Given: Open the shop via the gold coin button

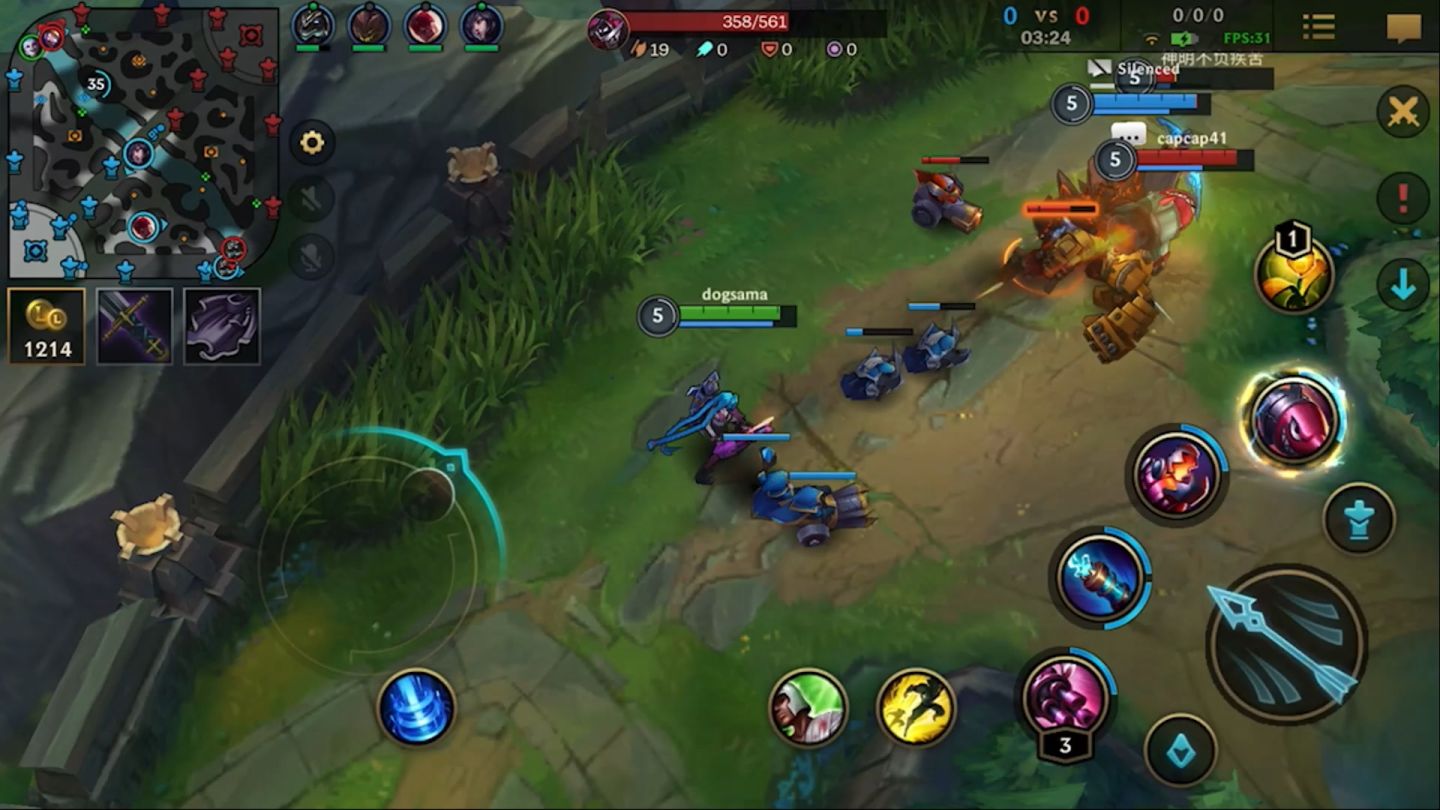Looking at the screenshot, I should (46, 326).
